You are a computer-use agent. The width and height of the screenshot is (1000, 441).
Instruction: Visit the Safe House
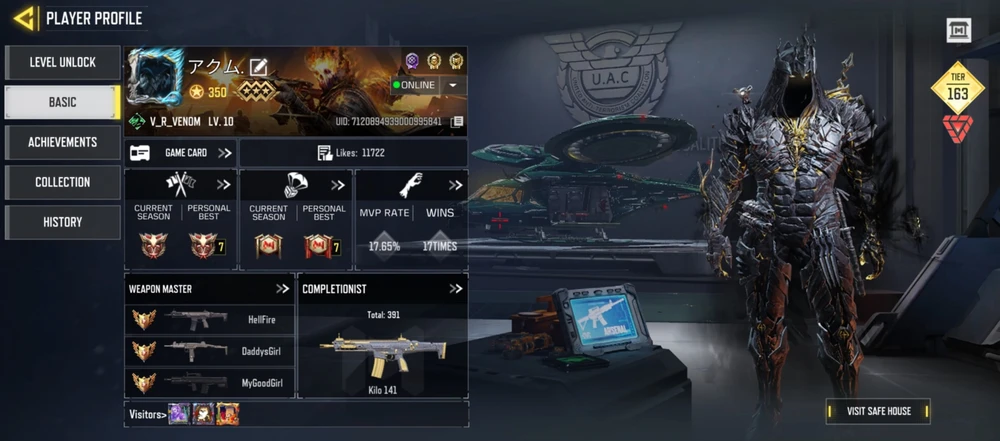(877, 411)
